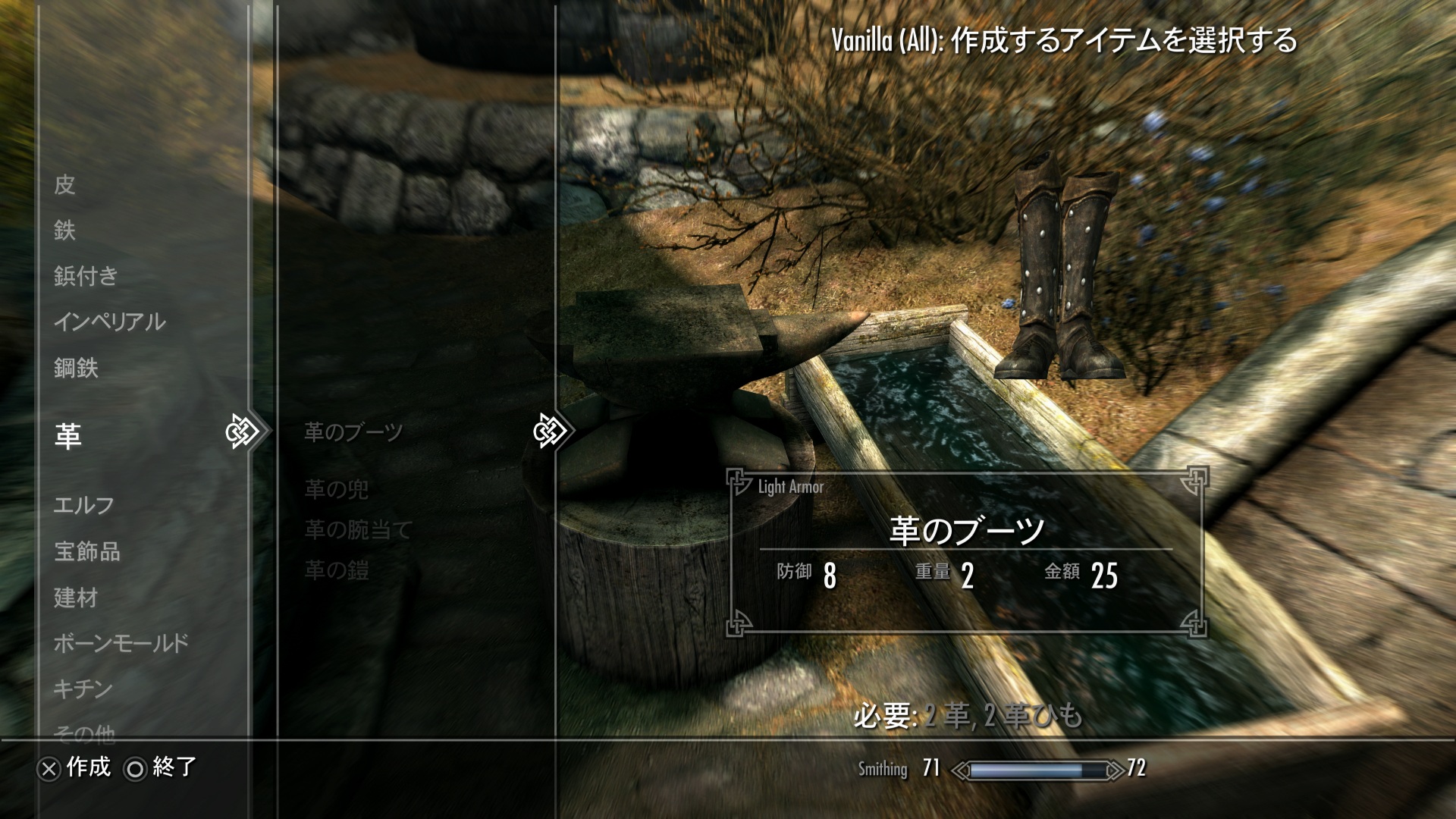
Task: Select 革の鎧 in the item list
Action: [337, 570]
